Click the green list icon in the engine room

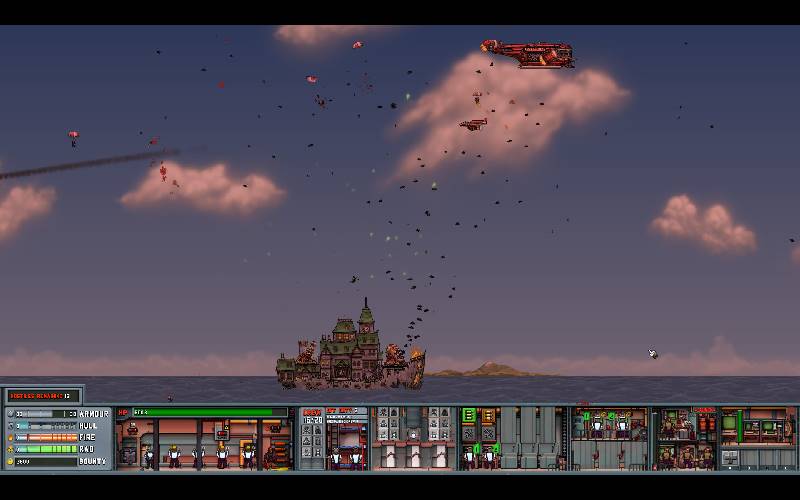click(x=468, y=416)
